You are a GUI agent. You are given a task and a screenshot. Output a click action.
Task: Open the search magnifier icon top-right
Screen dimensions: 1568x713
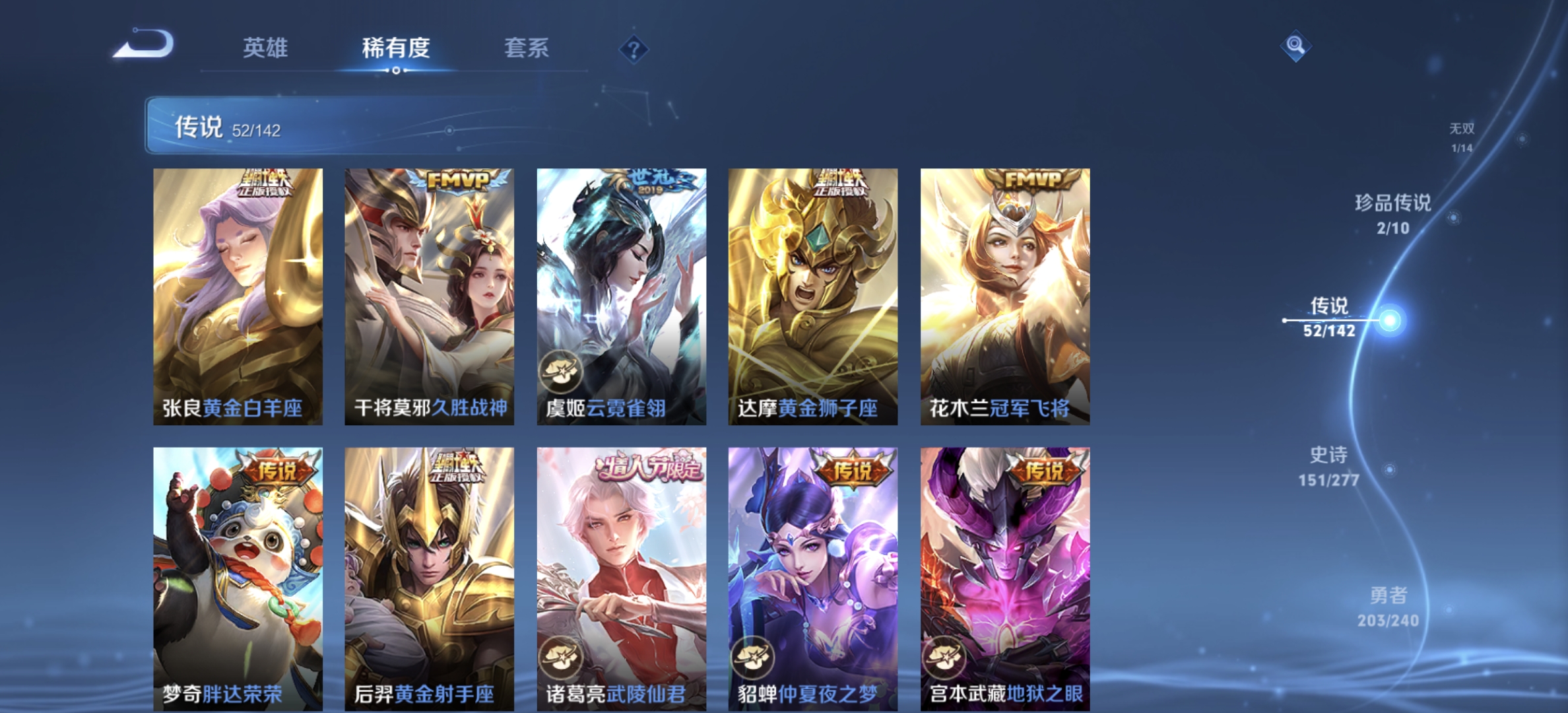pyautogui.click(x=1295, y=45)
